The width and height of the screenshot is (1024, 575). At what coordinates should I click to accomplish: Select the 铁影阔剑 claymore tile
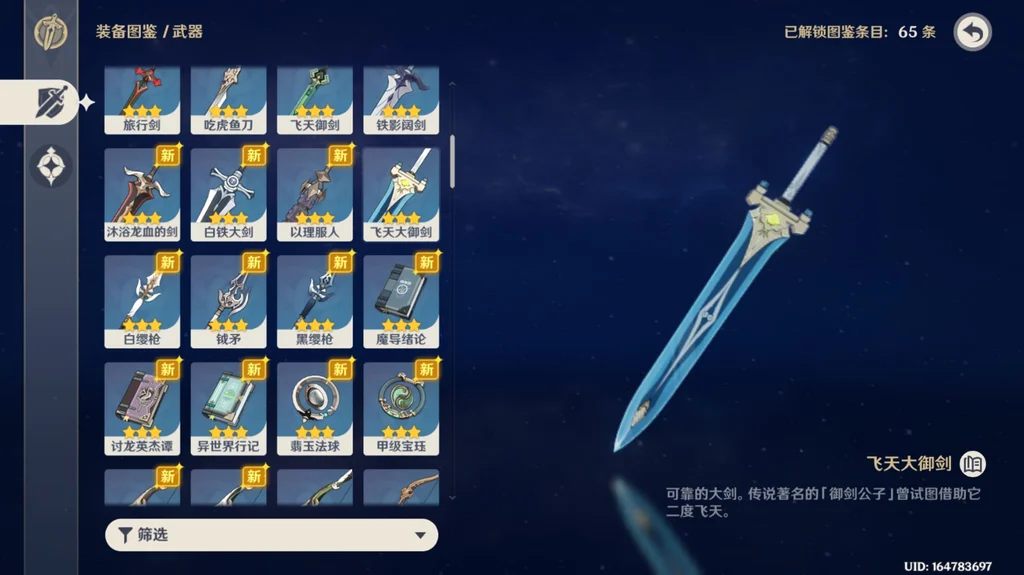pos(401,100)
